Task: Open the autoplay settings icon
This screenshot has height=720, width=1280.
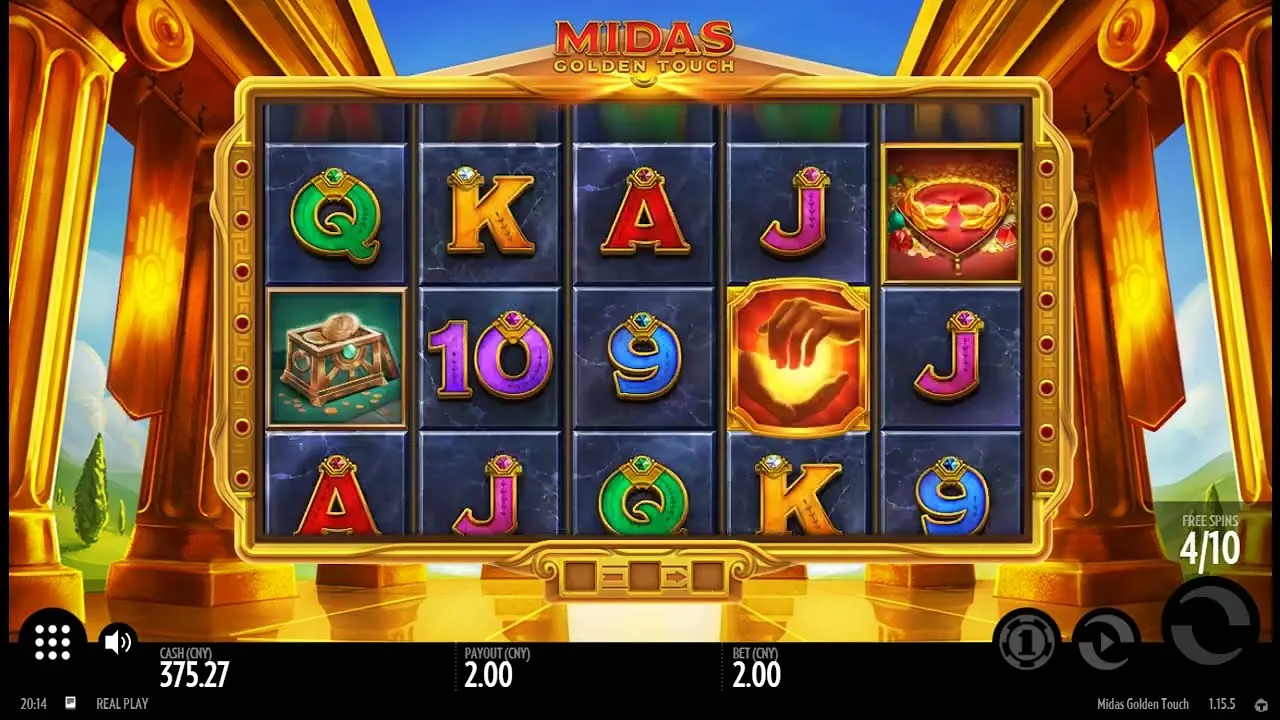Action: click(1108, 641)
